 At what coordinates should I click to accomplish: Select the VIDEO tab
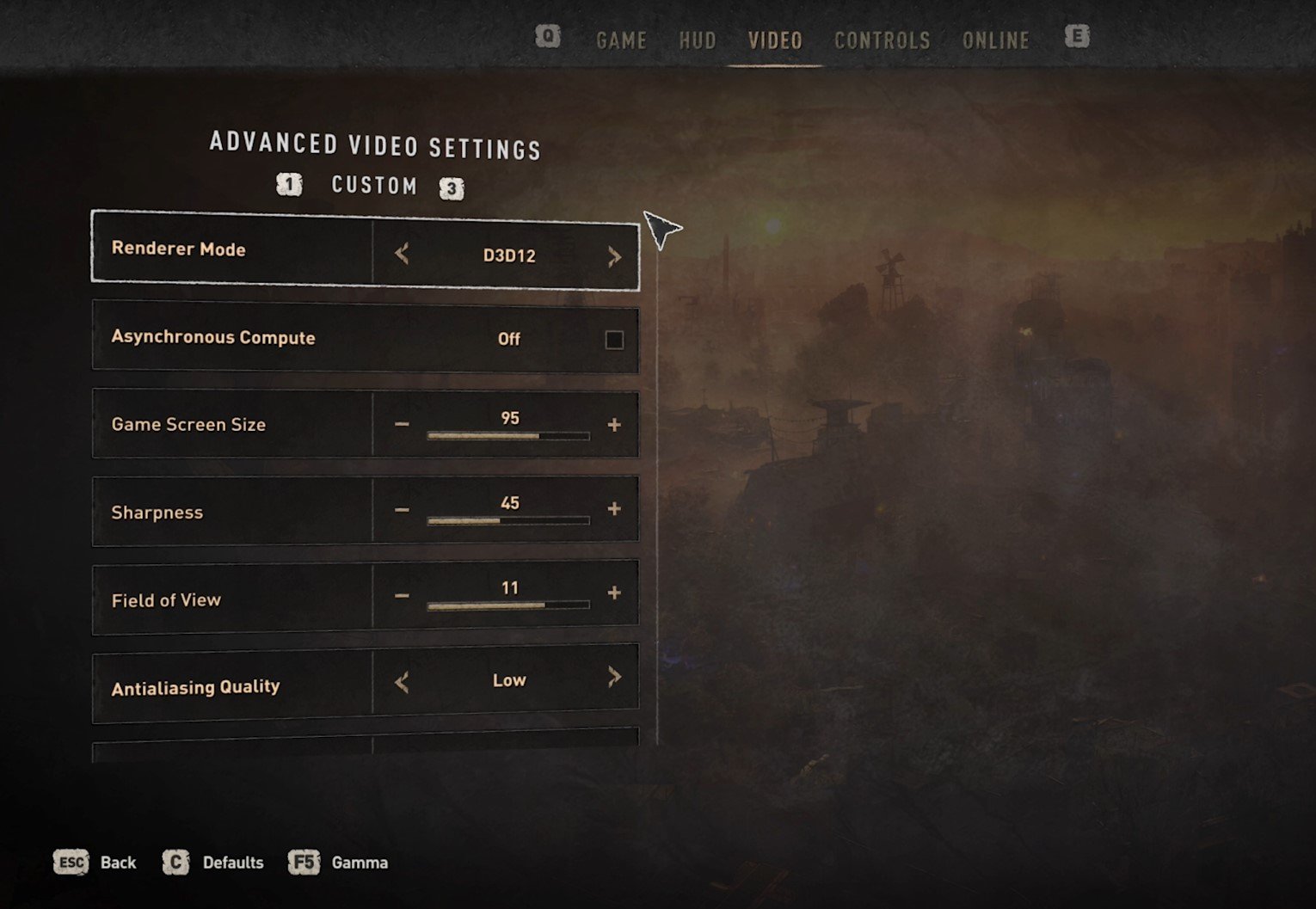tap(774, 40)
